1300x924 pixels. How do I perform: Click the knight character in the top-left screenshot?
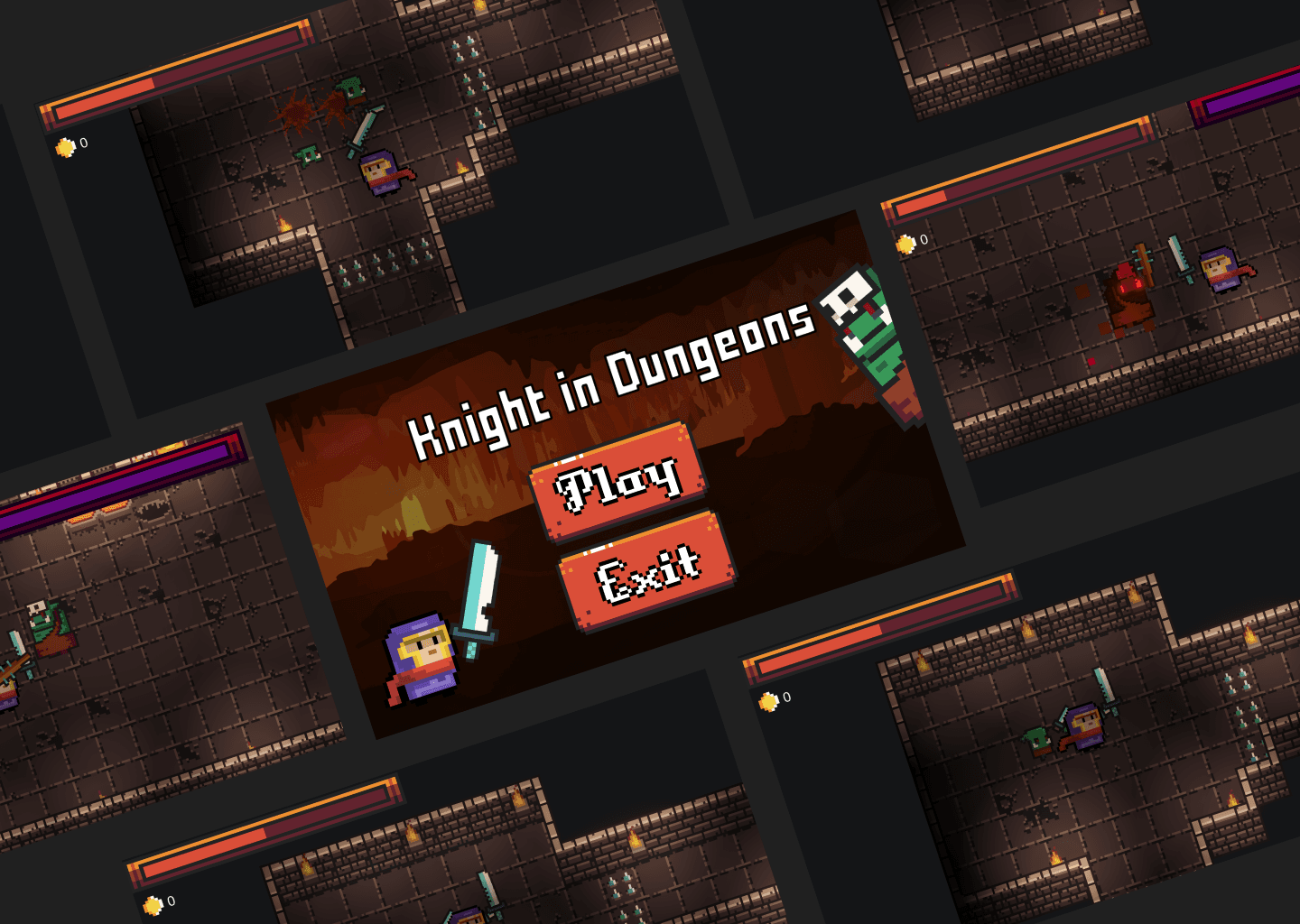(379, 173)
